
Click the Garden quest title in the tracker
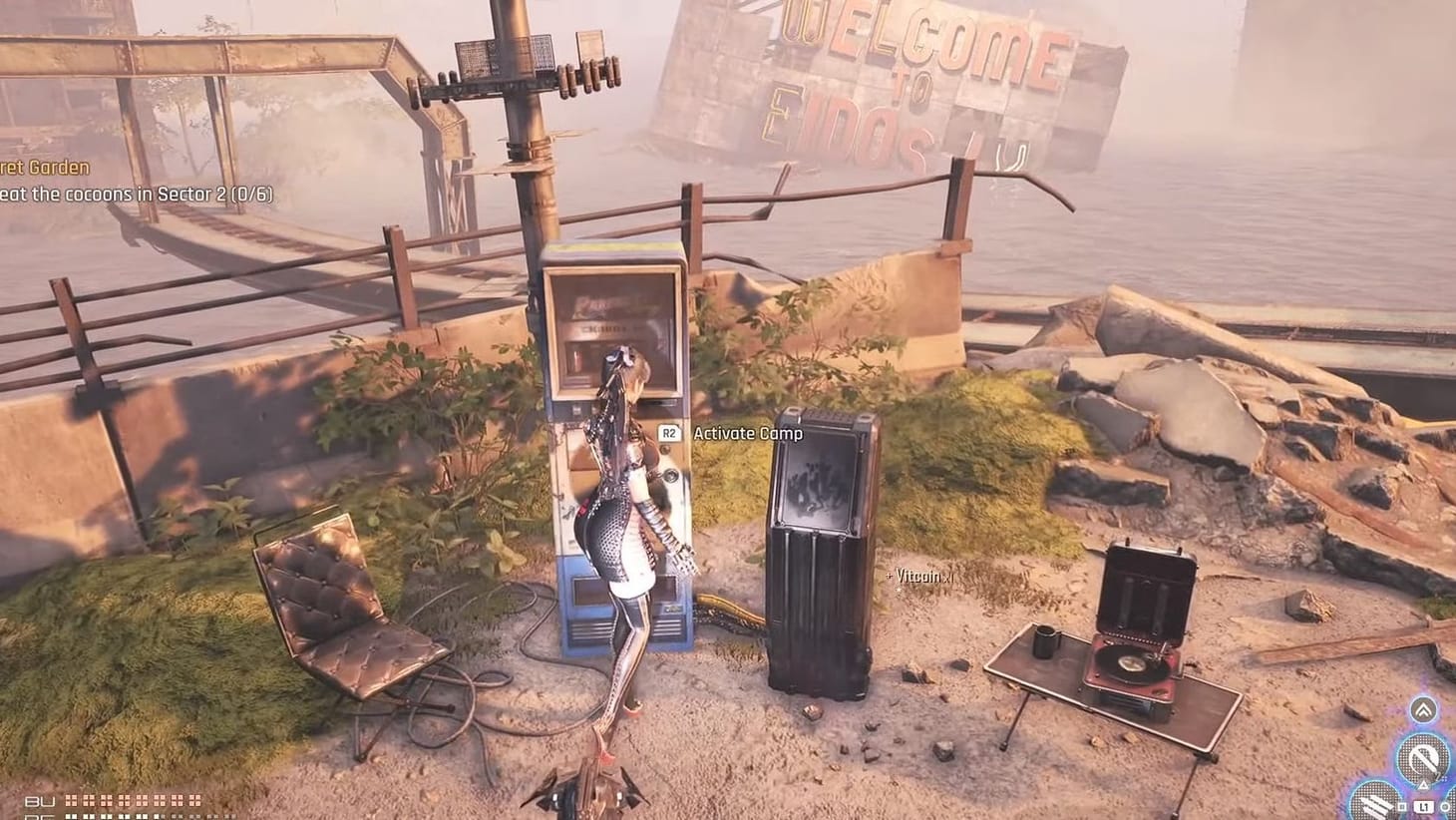[x=42, y=167]
